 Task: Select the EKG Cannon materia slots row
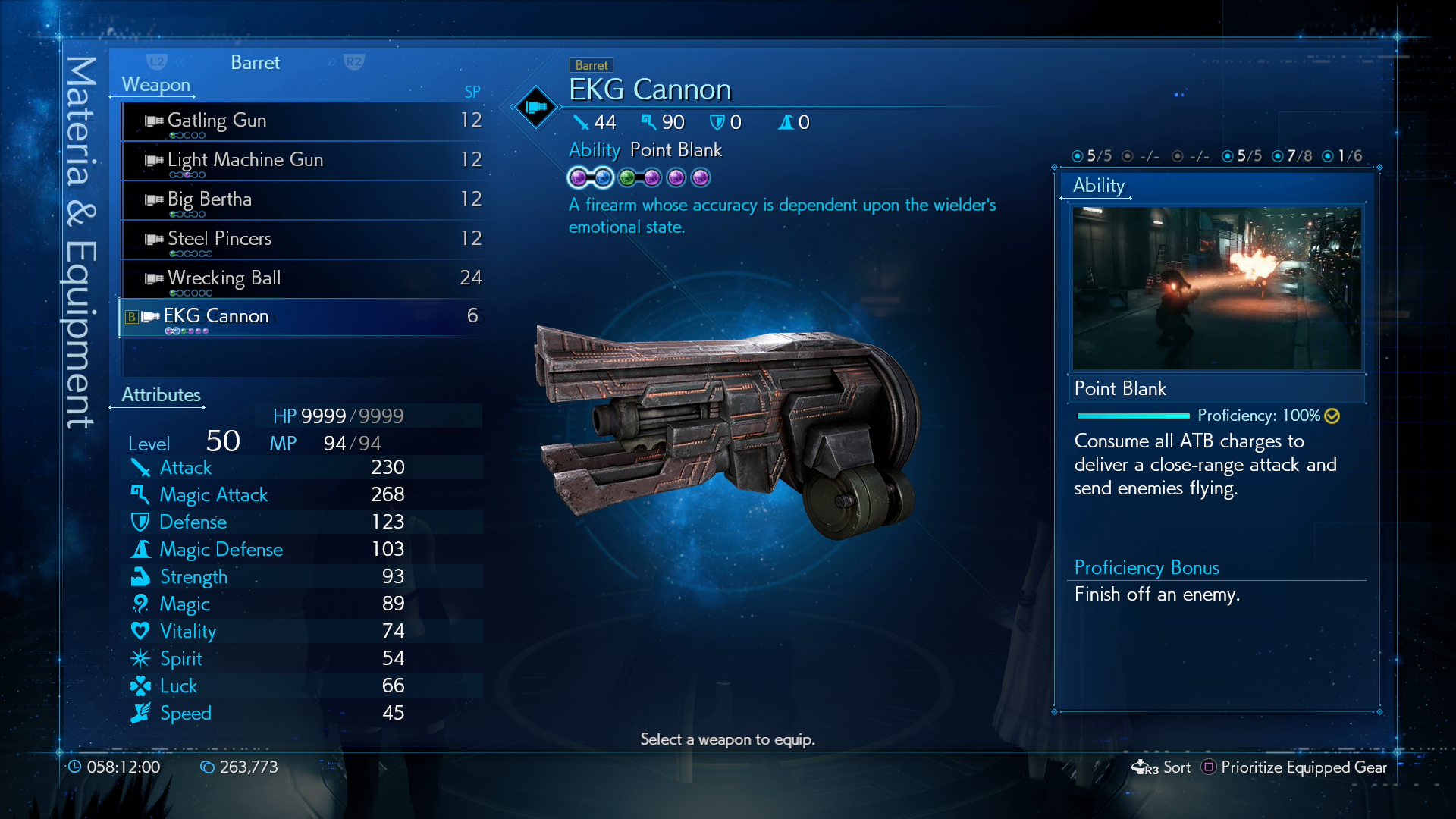[x=639, y=178]
